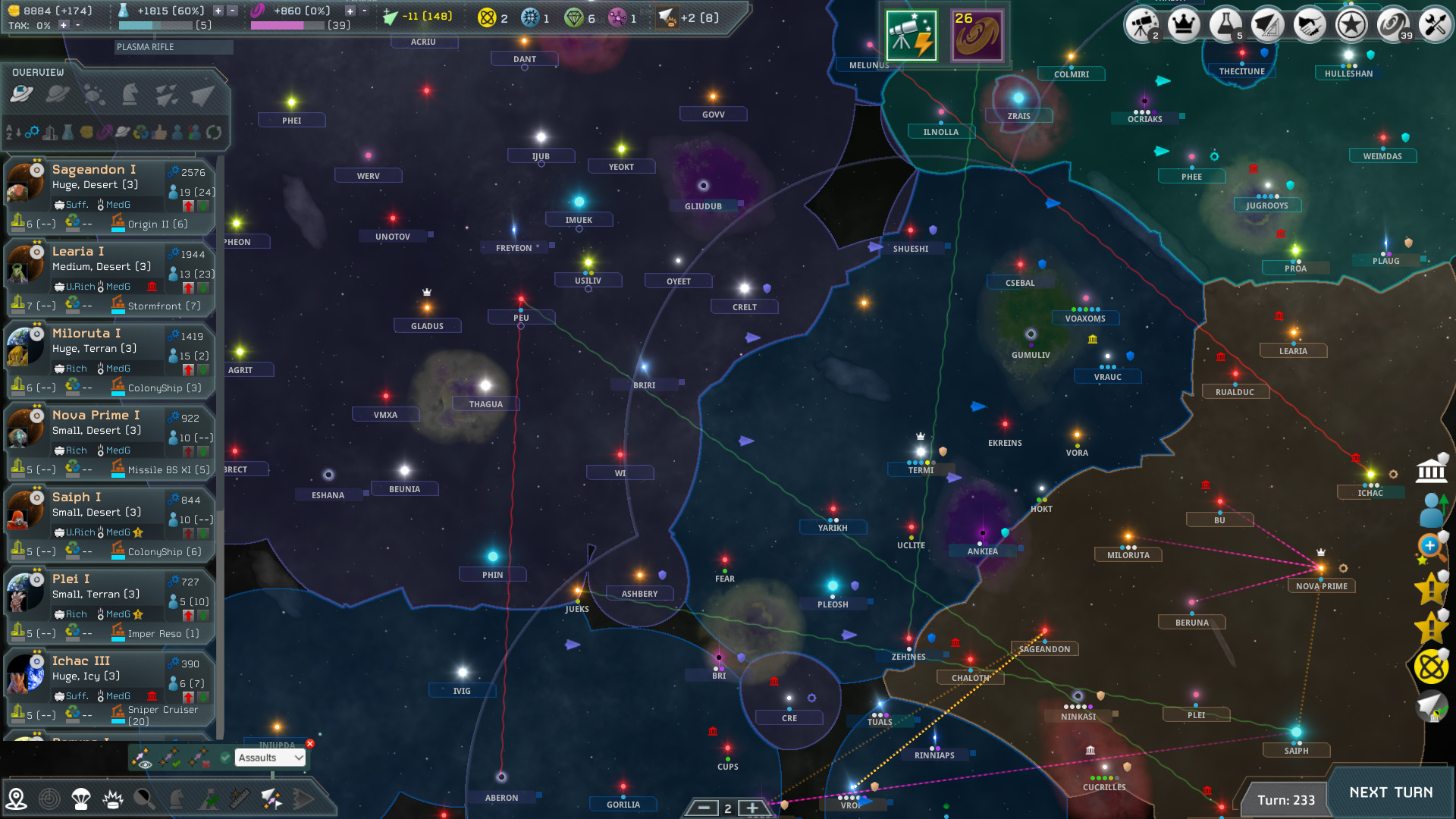This screenshot has width=1456, height=819.
Task: Raise the tax rate with plus button
Action: (64, 25)
